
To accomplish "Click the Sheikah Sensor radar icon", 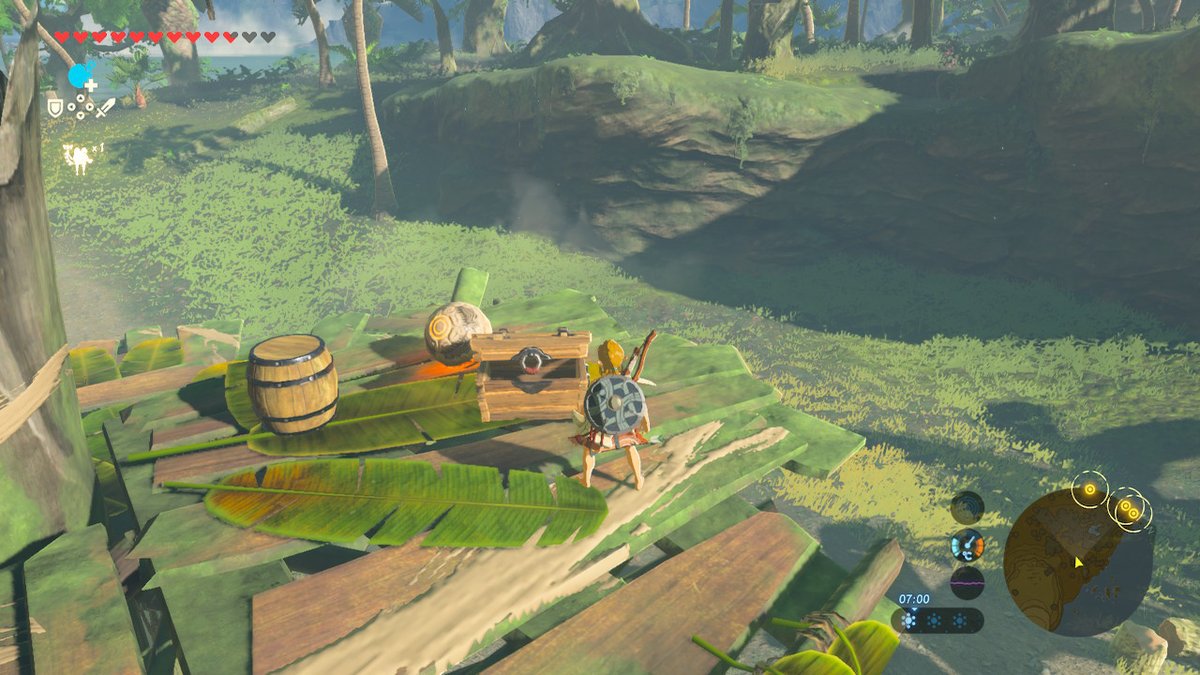I will click(x=967, y=507).
